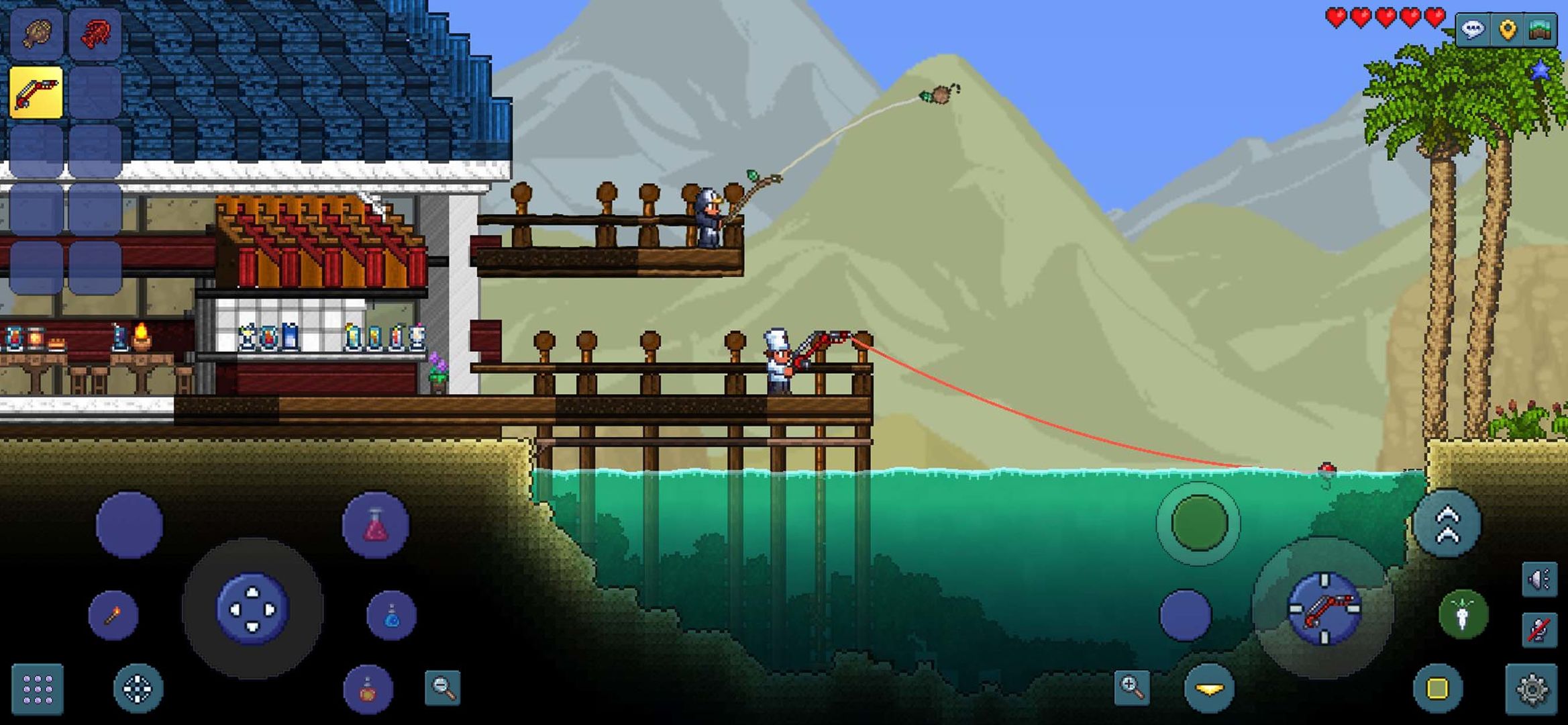Use the quick buff food button
1568x725 pixels.
(368, 689)
